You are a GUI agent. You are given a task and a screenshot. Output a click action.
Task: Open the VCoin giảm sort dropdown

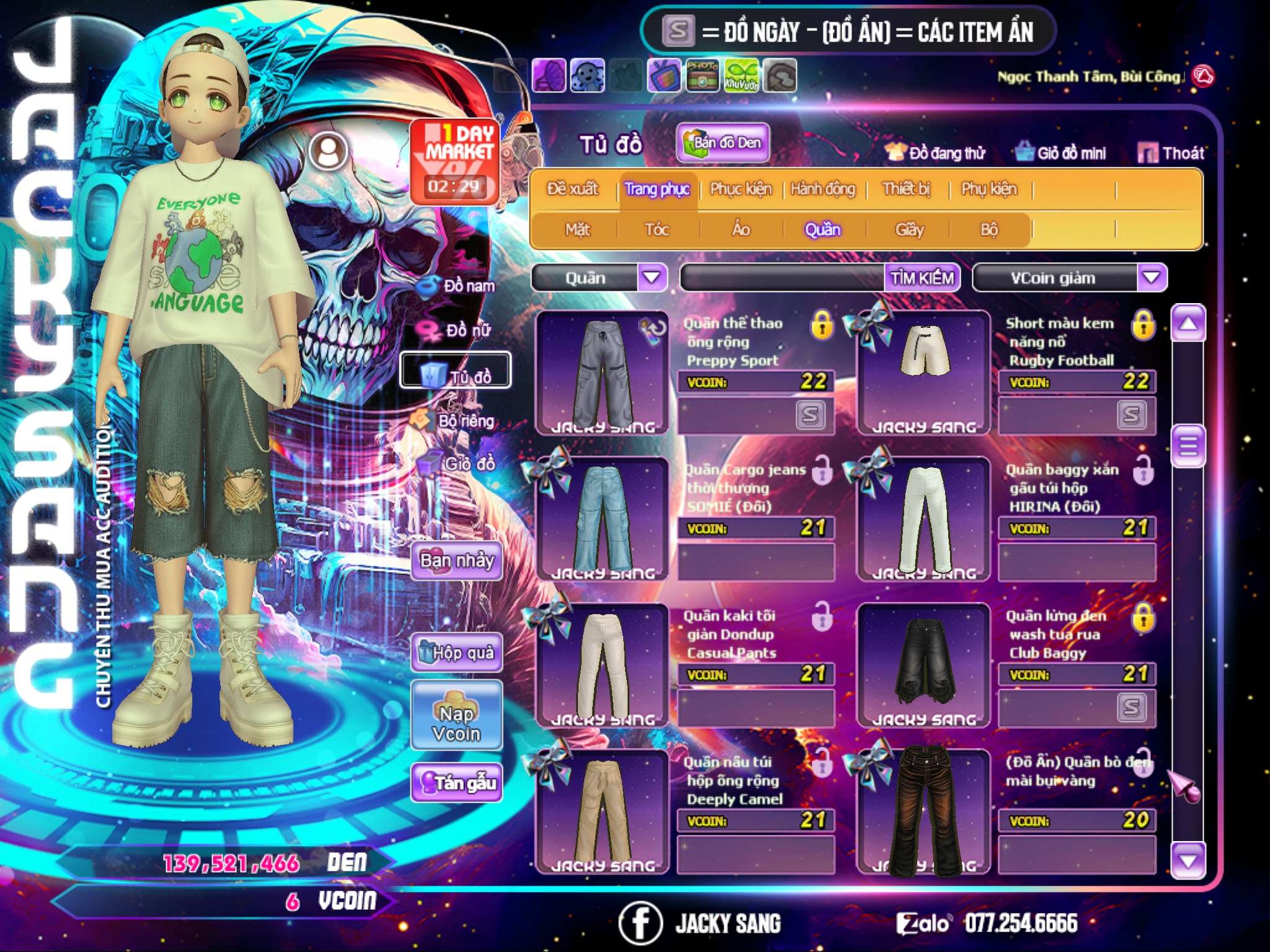(1152, 278)
